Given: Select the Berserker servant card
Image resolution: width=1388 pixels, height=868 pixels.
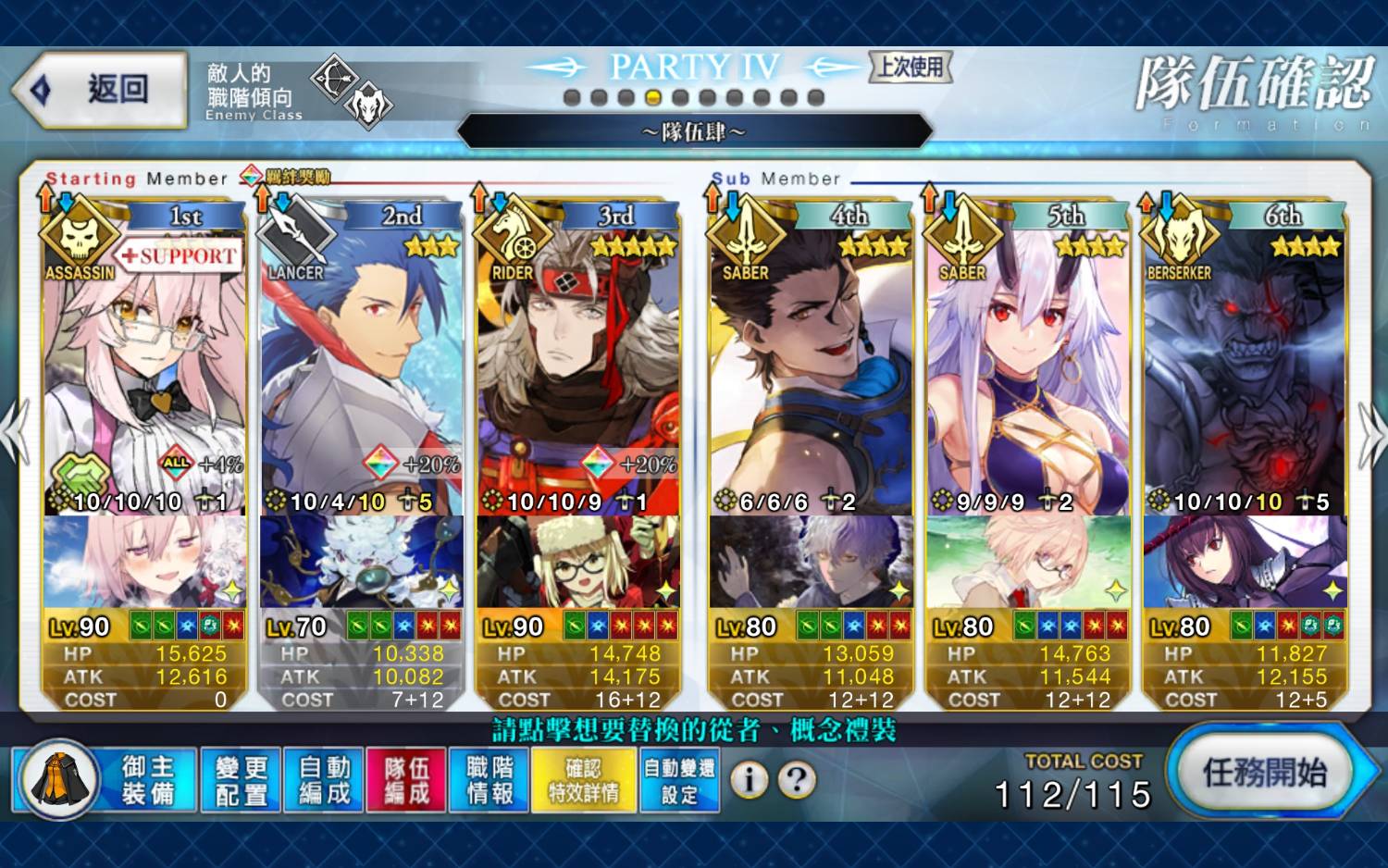Looking at the screenshot, I should click(1245, 370).
